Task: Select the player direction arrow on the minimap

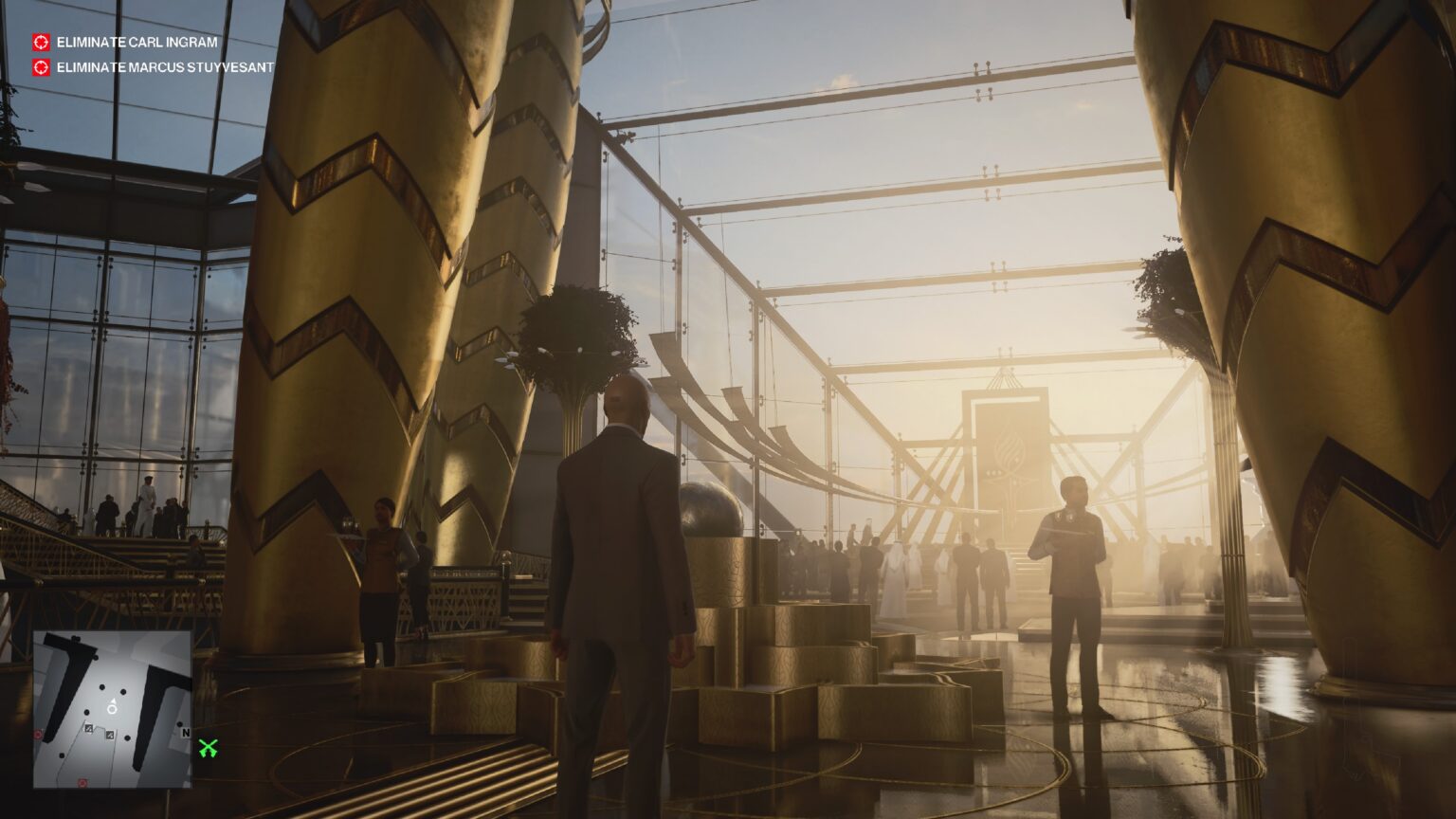Action: pyautogui.click(x=113, y=701)
